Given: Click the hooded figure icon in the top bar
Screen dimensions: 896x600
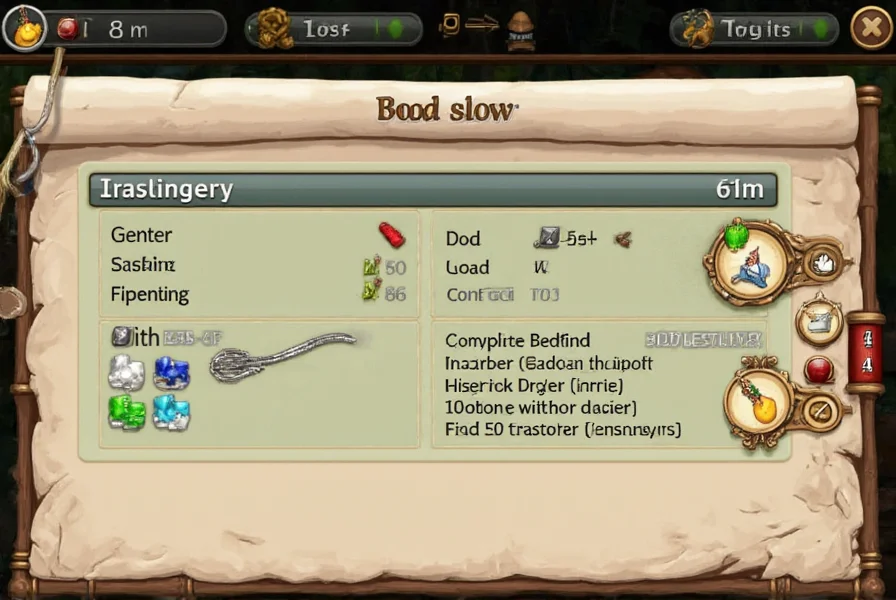Looking at the screenshot, I should coord(521,30).
